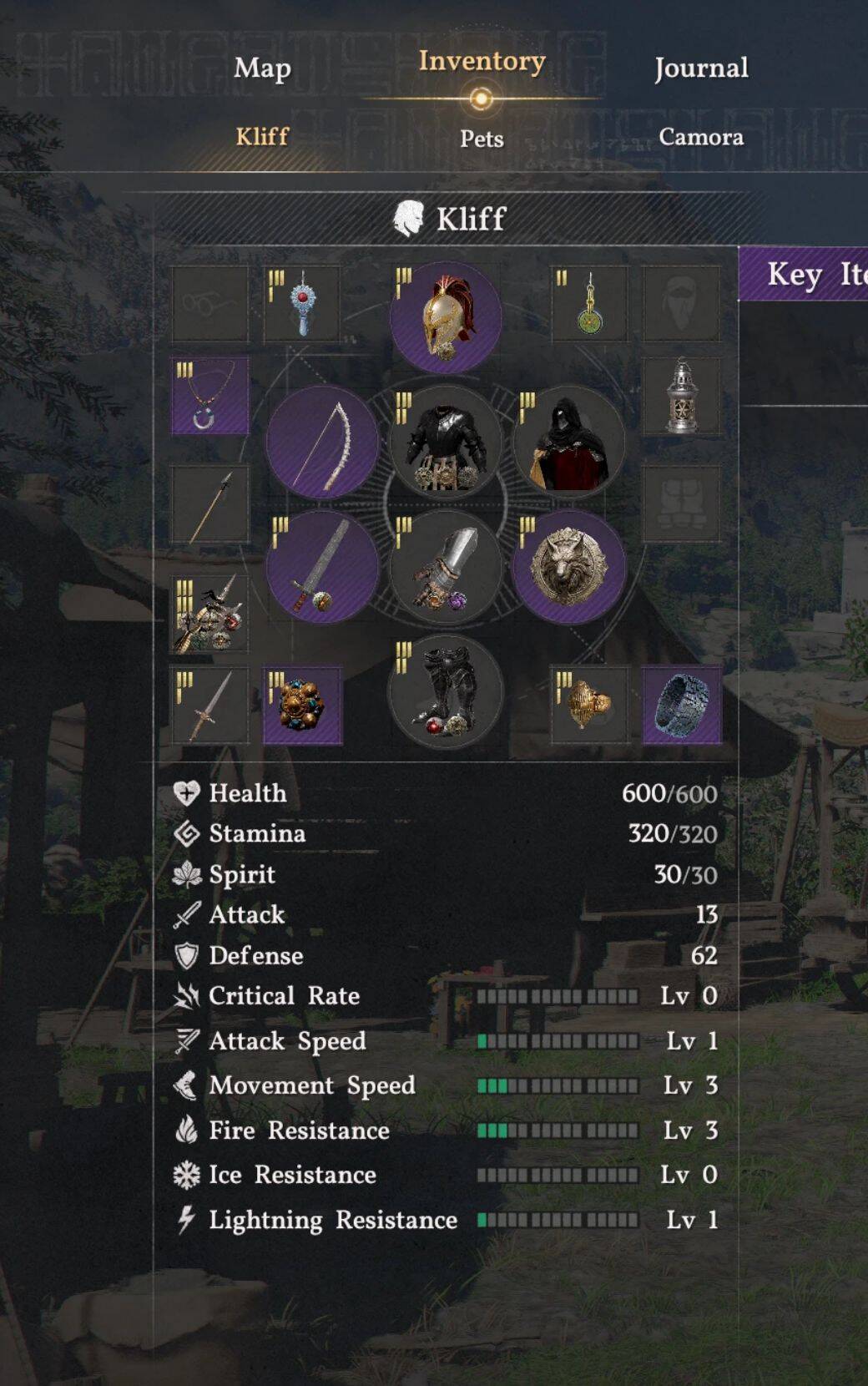This screenshot has width=868, height=1386.
Task: Choose the Kliff character tab
Action: 262,137
